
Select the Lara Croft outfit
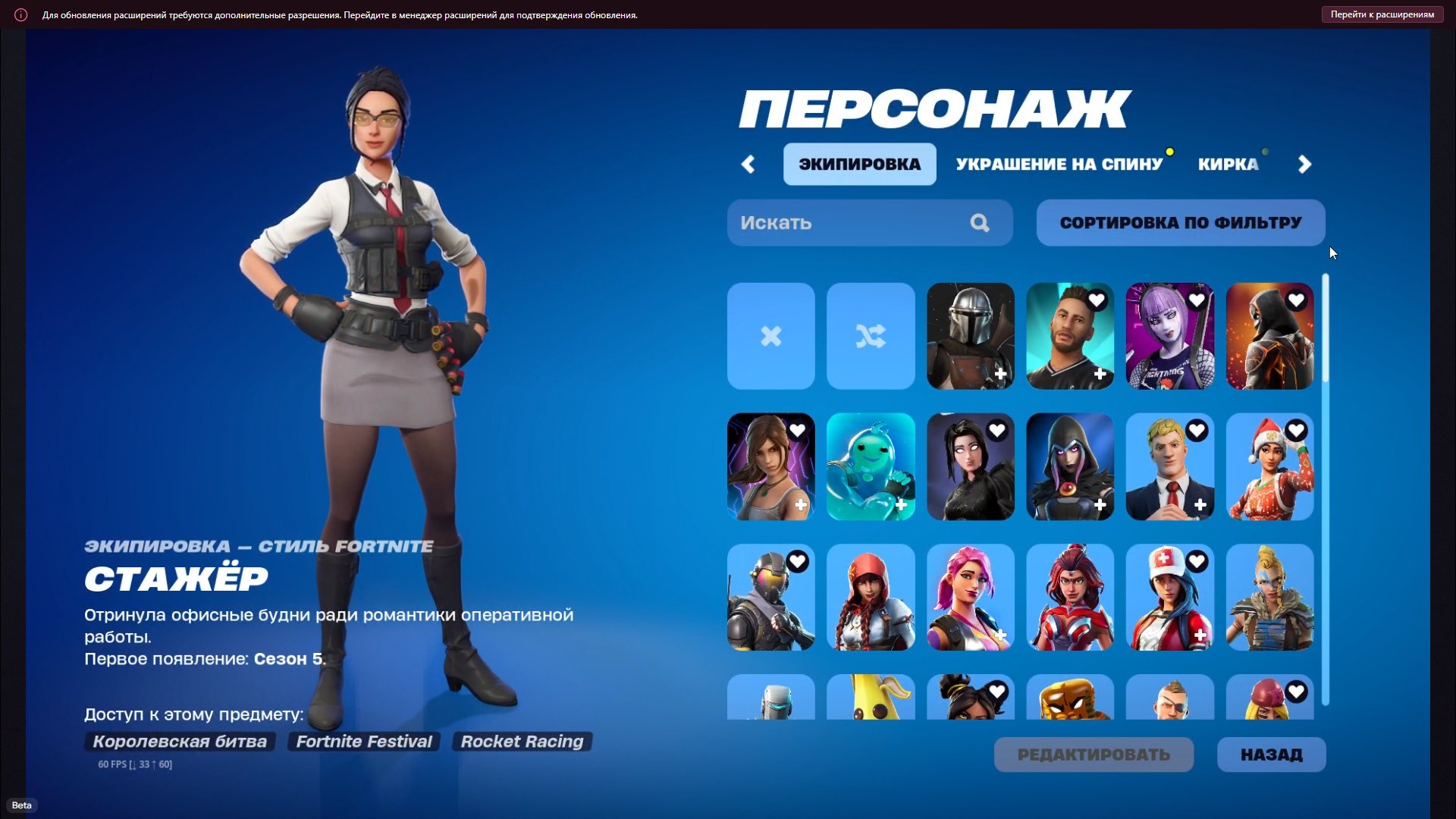click(x=770, y=467)
